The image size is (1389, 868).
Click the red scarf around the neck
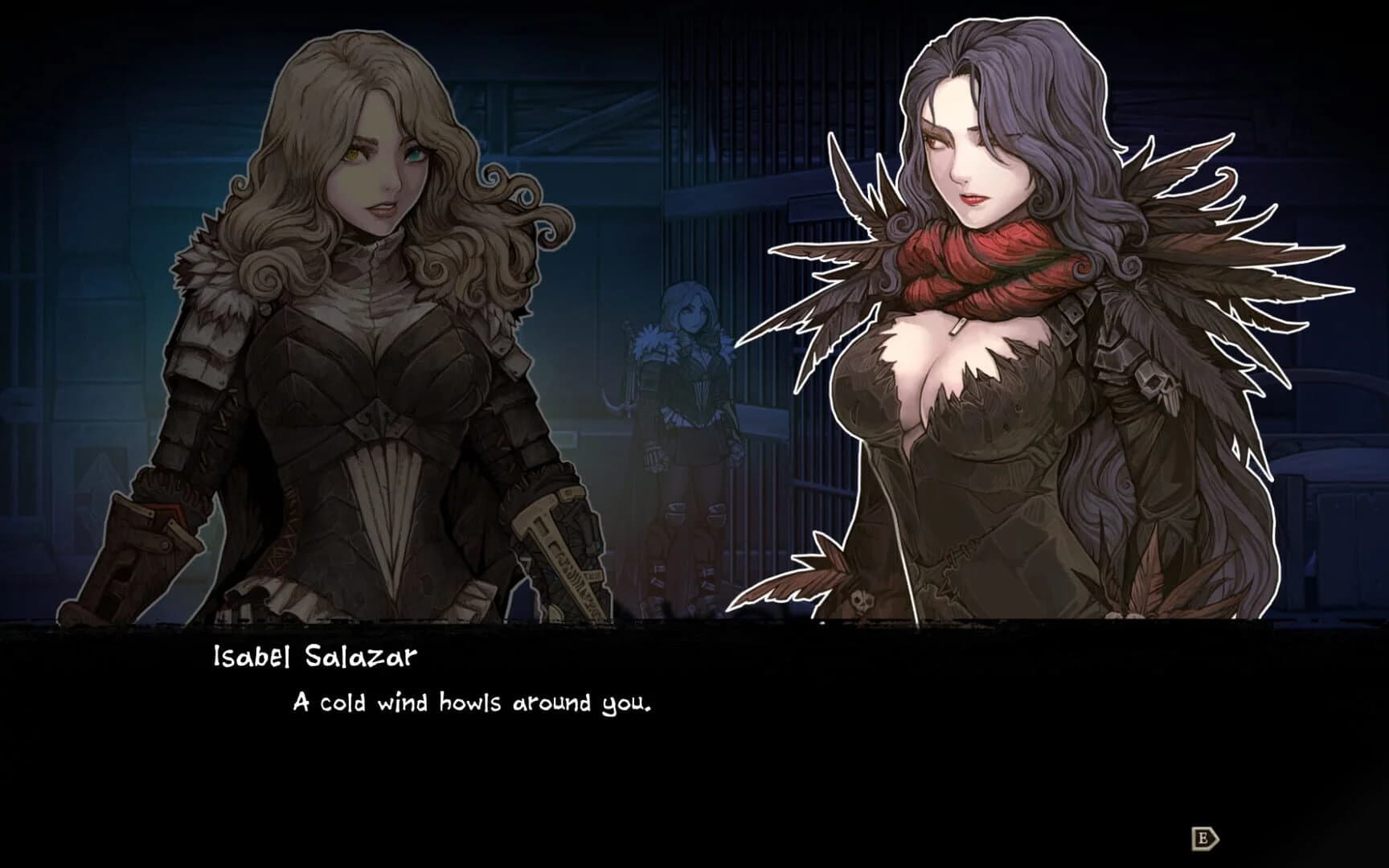[989, 265]
